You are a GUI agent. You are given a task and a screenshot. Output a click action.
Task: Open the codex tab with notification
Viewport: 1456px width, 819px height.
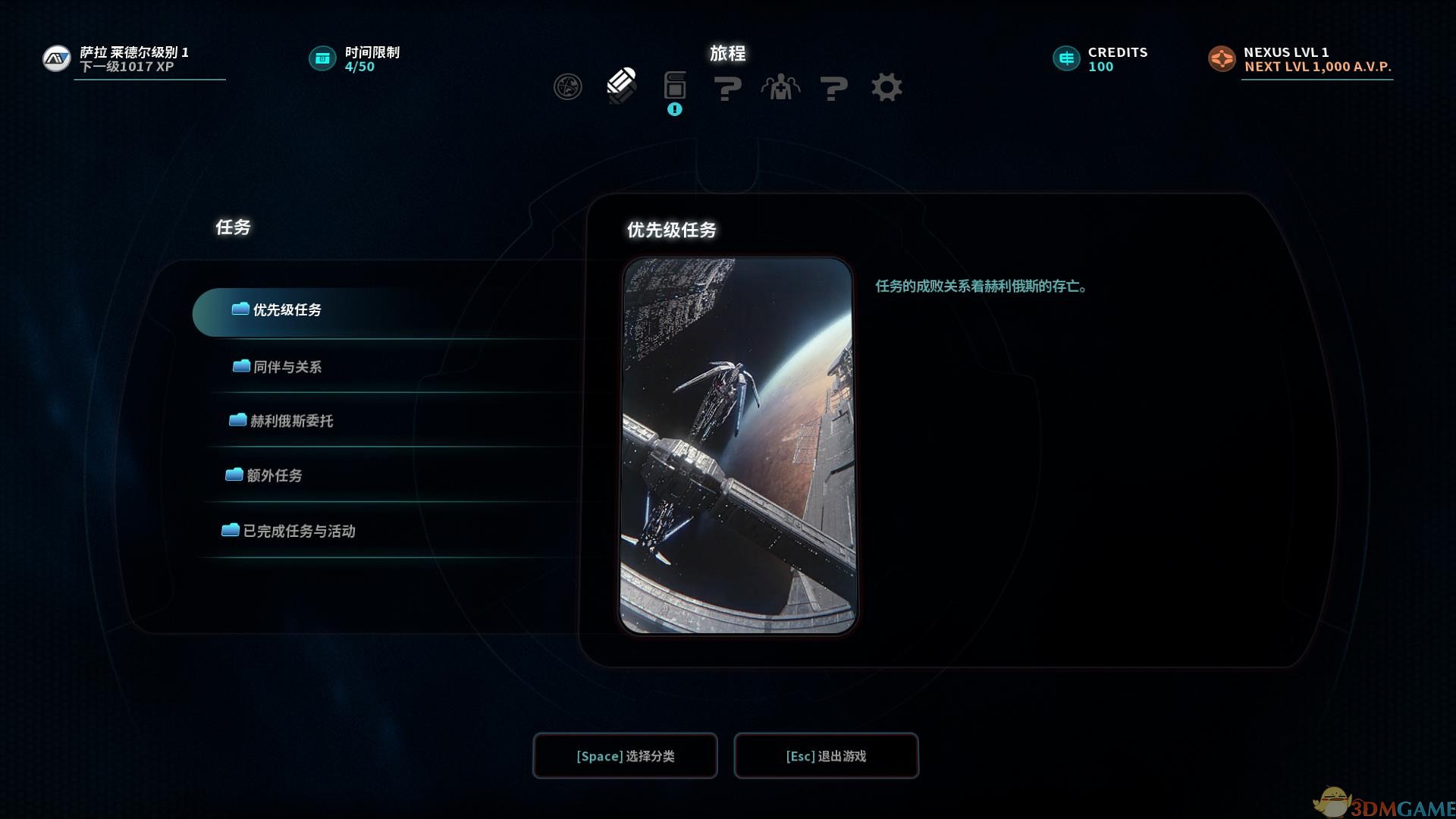[674, 87]
